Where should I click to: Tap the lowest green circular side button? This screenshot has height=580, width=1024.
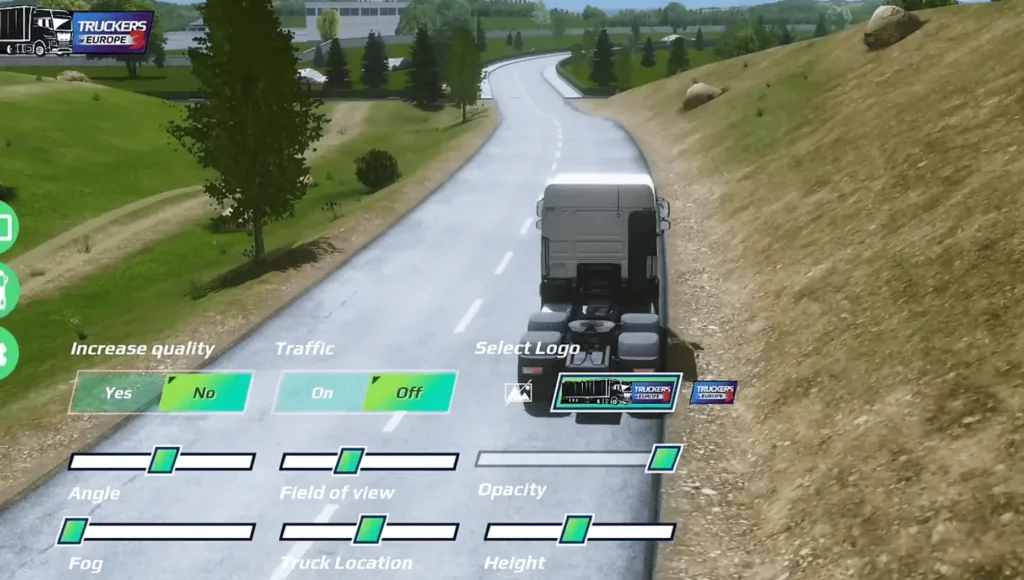pyautogui.click(x=6, y=353)
